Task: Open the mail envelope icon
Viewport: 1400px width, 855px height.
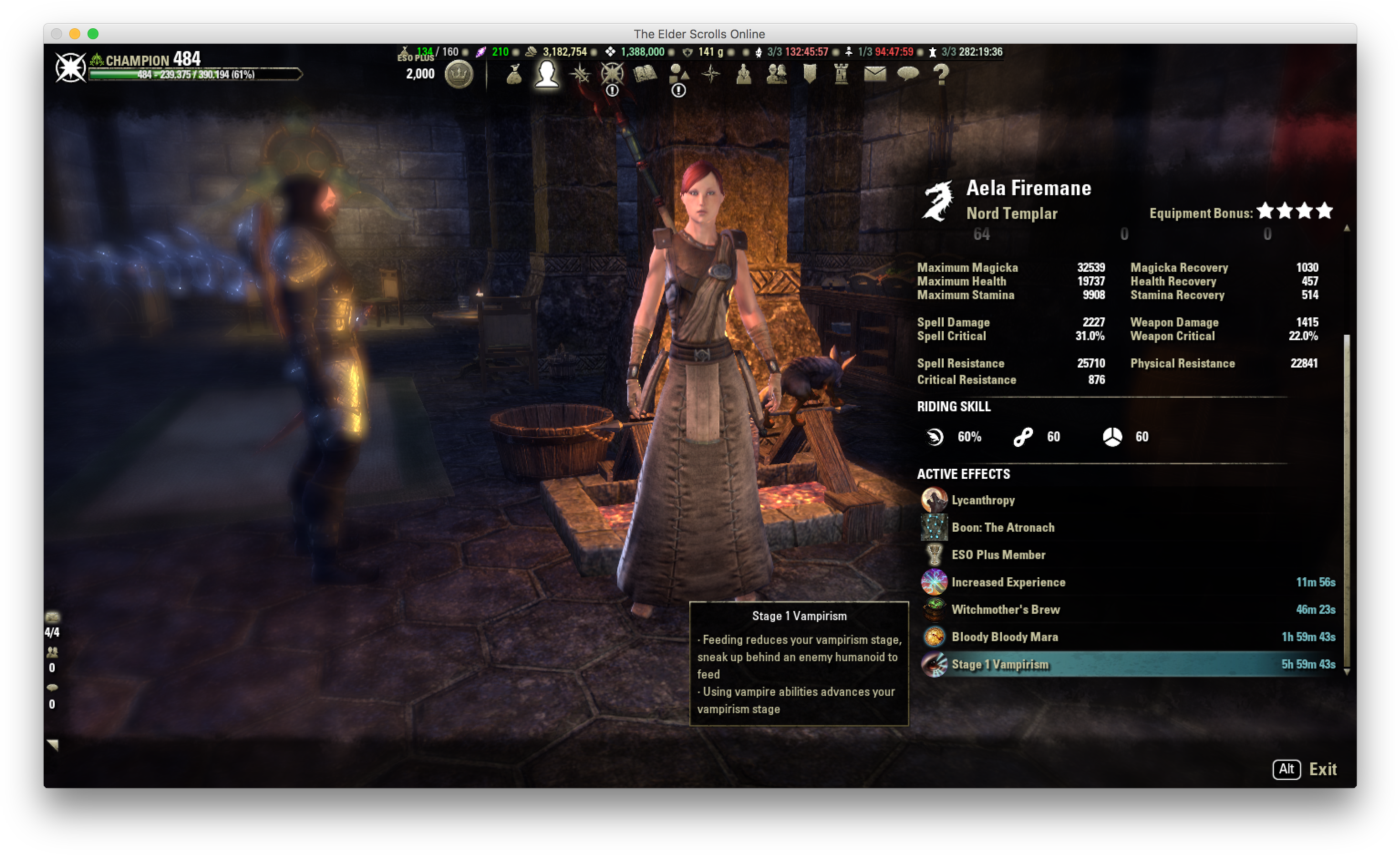Action: 874,74
